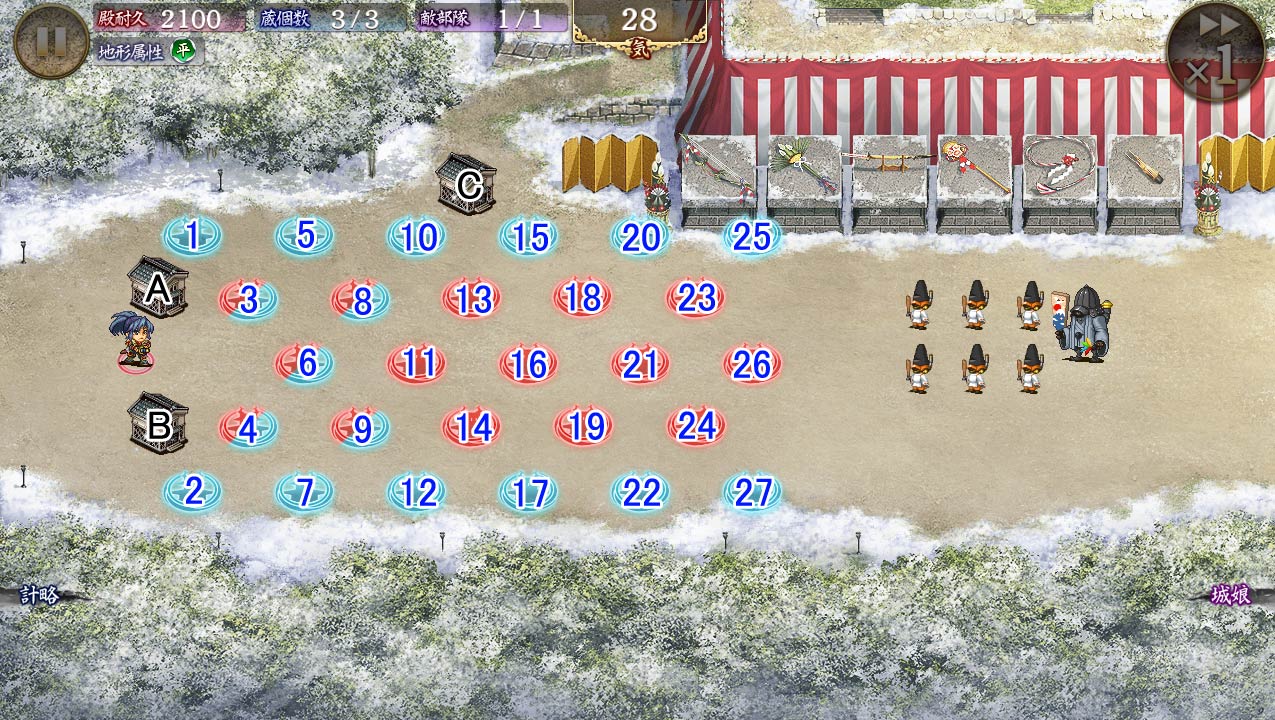The image size is (1275, 720).
Task: Pick red placement tile 19
Action: (585, 428)
